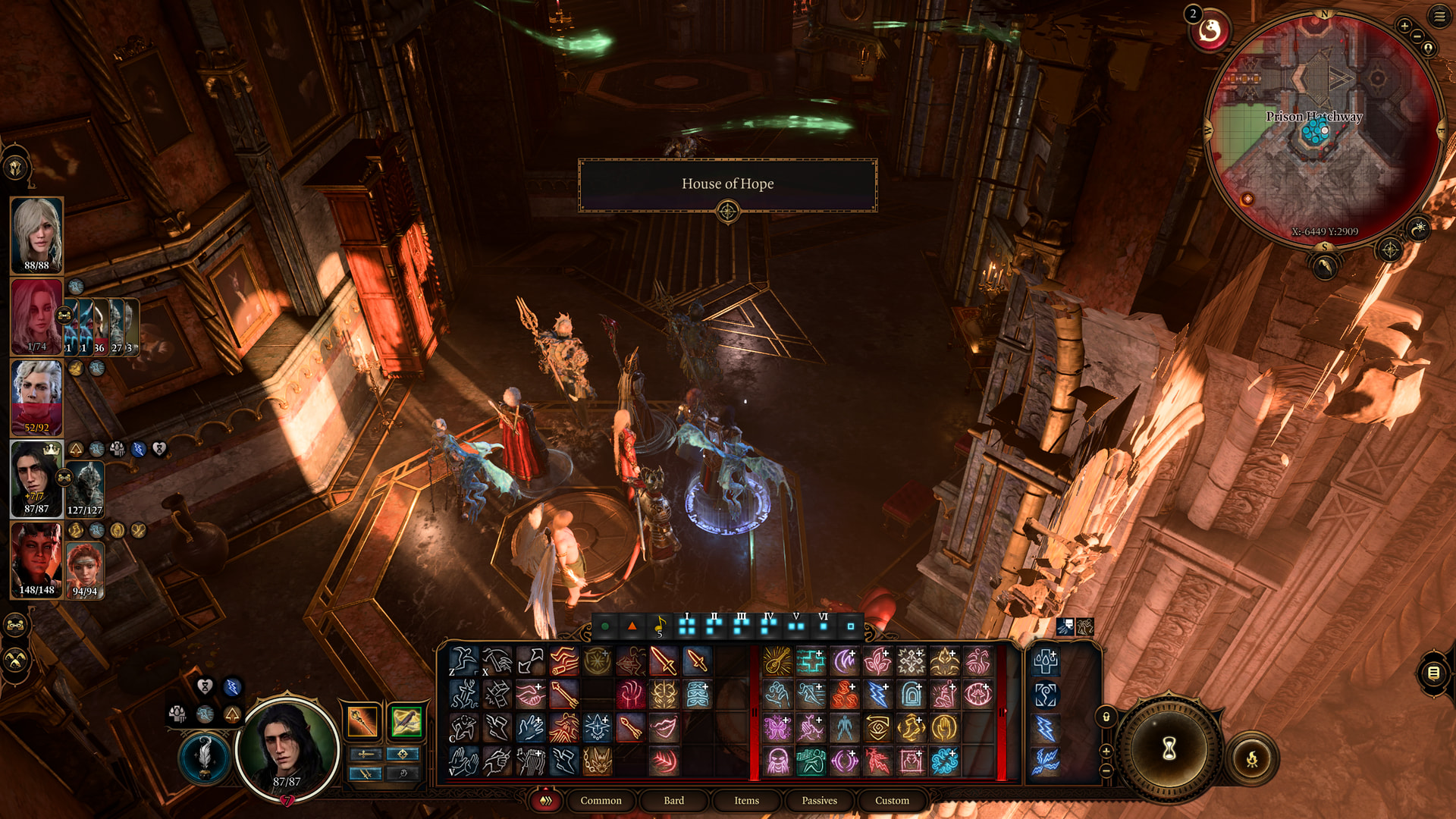Image resolution: width=1456 pixels, height=819 pixels.
Task: Show the Items hotbar tab
Action: point(746,800)
